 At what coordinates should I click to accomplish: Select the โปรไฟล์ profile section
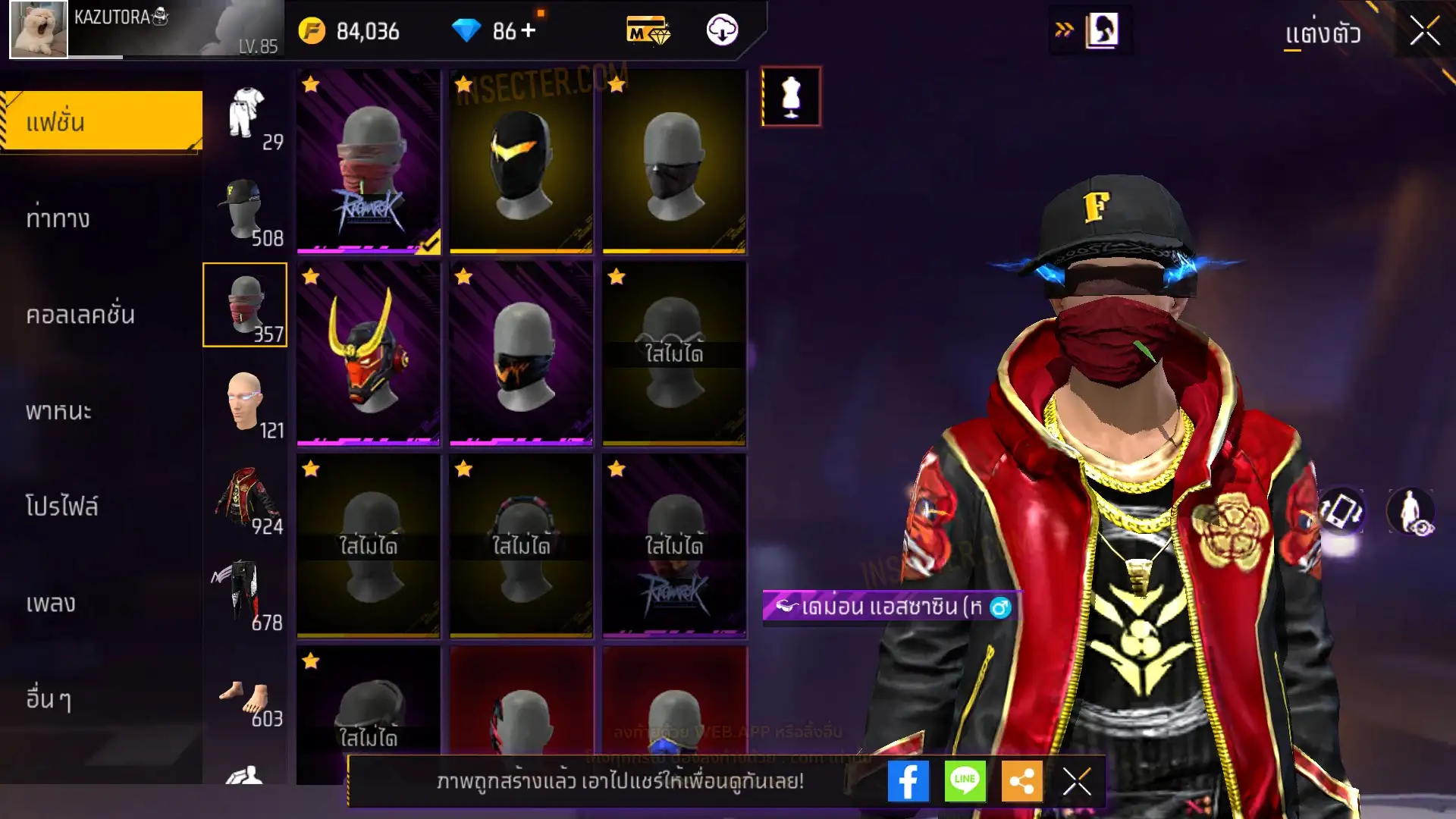coord(62,507)
